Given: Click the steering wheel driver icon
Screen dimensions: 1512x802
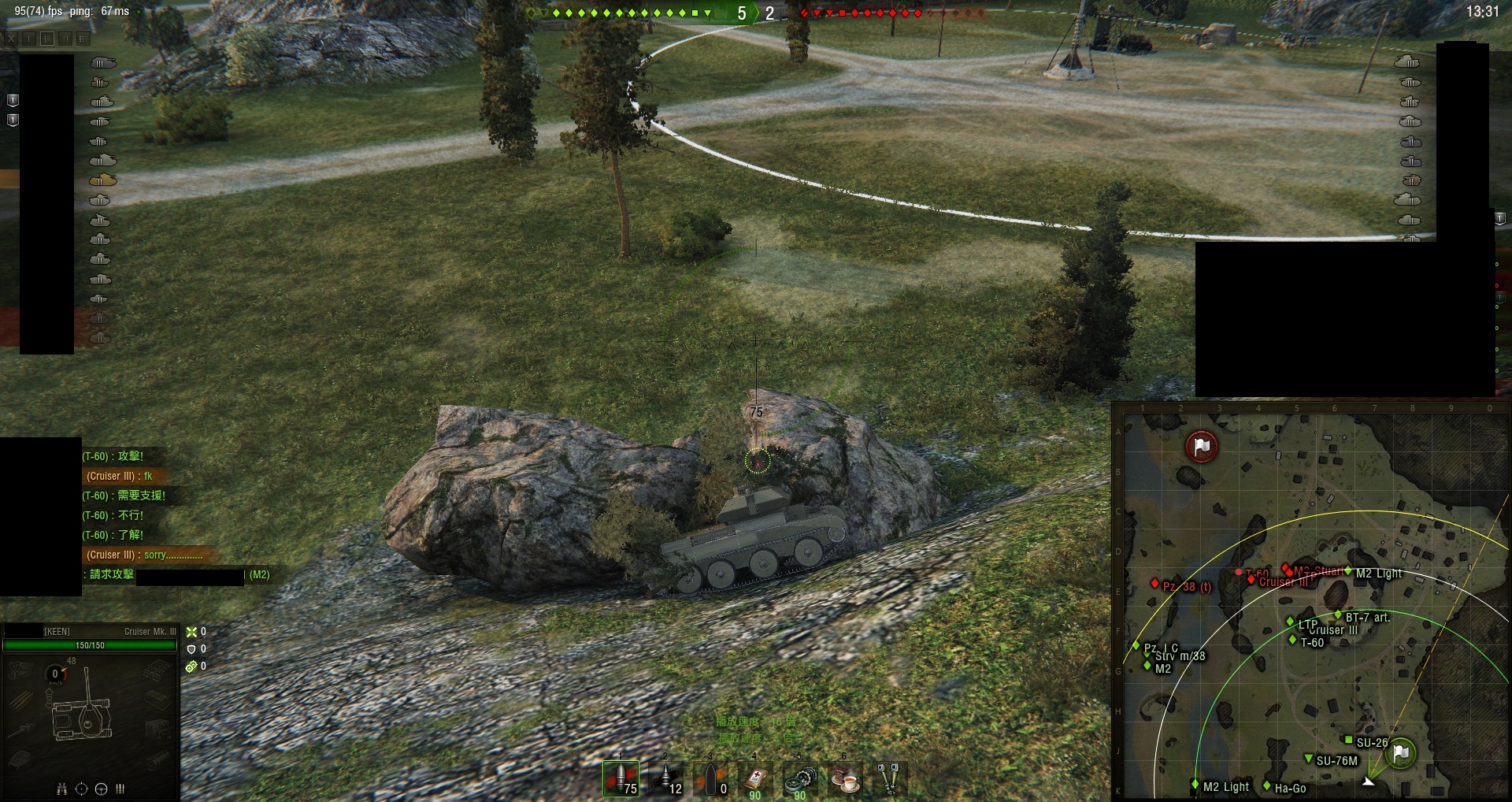Looking at the screenshot, I should point(101,789).
